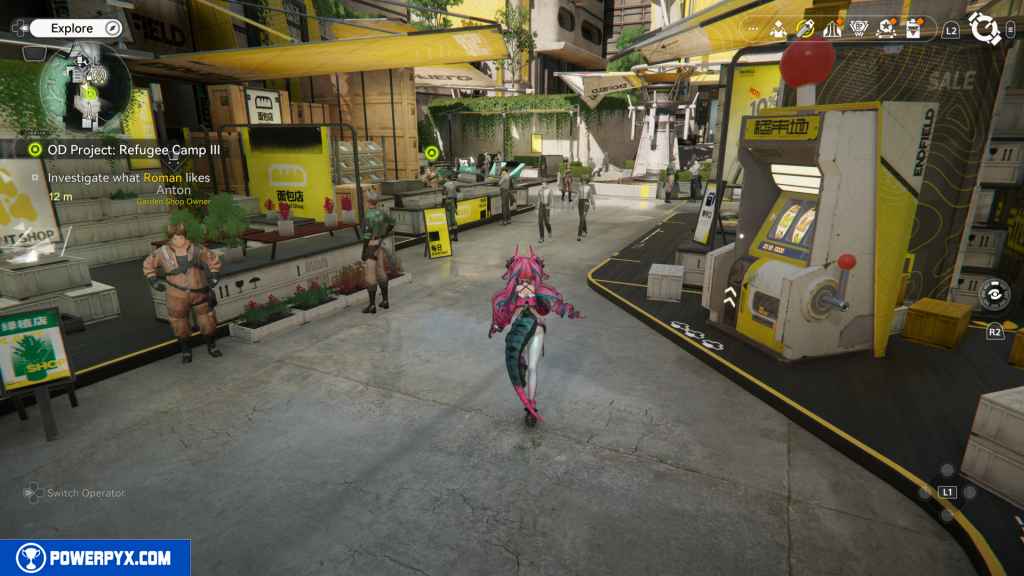Open the tower buildings icon
The height and width of the screenshot is (576, 1024).
pos(832,29)
